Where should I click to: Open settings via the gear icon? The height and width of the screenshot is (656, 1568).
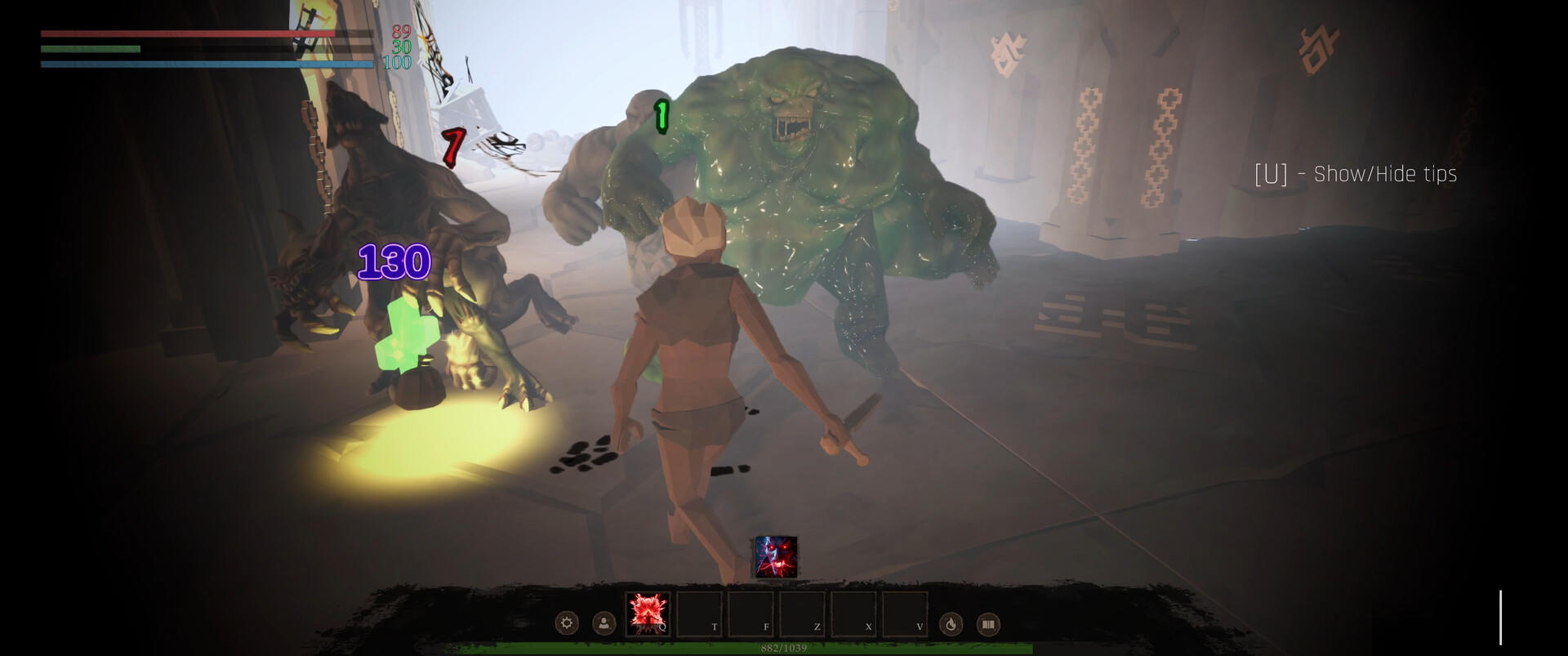pos(567,624)
